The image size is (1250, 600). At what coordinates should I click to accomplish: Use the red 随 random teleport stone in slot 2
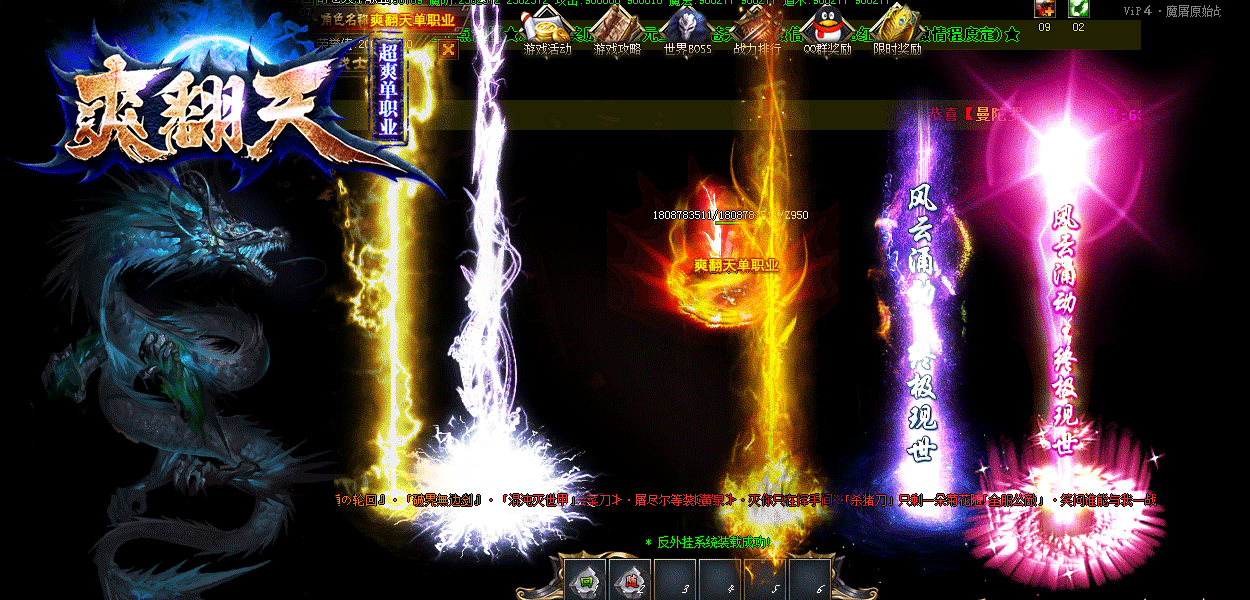[x=631, y=580]
